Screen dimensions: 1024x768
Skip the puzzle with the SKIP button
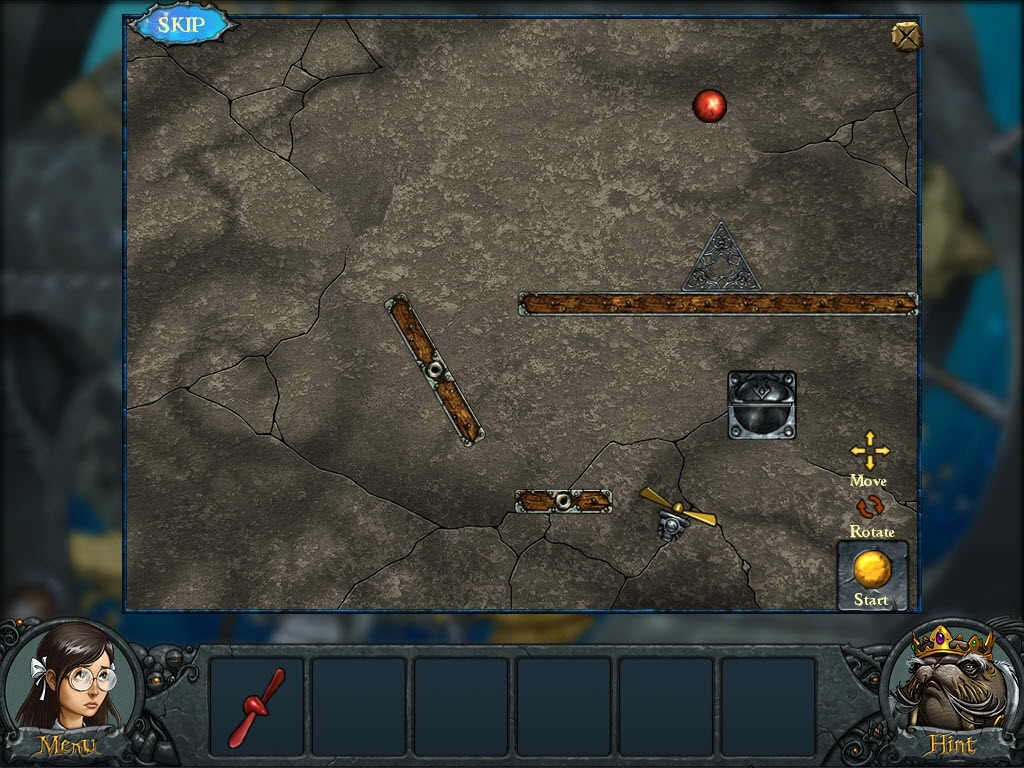pos(182,25)
